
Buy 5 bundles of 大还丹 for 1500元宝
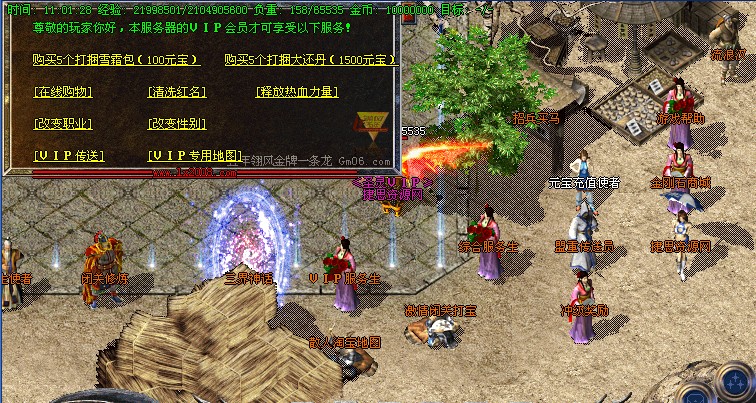[311, 60]
